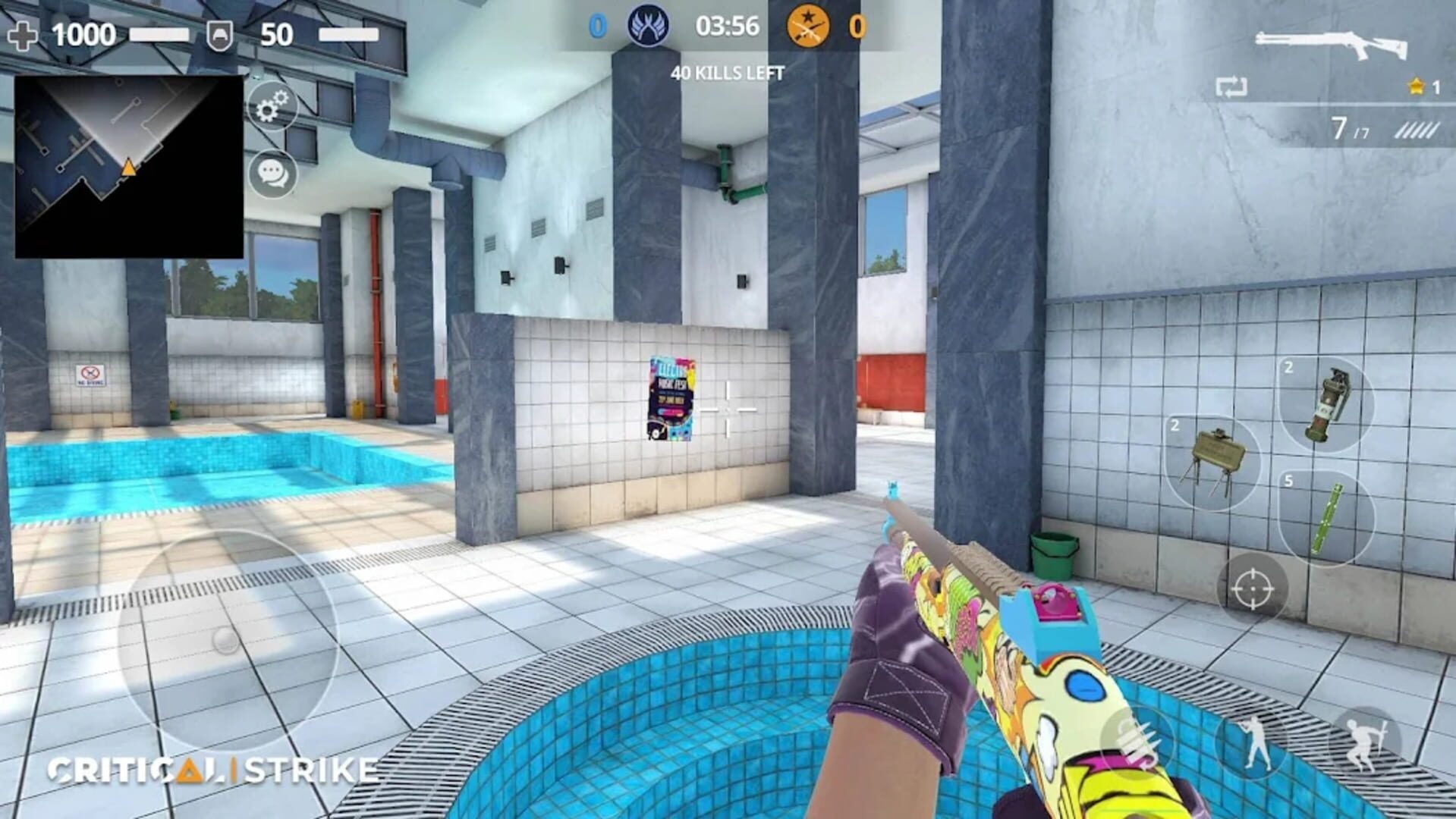Tap the 40 KILLS LEFT label
1456x819 pixels.
[726, 74]
